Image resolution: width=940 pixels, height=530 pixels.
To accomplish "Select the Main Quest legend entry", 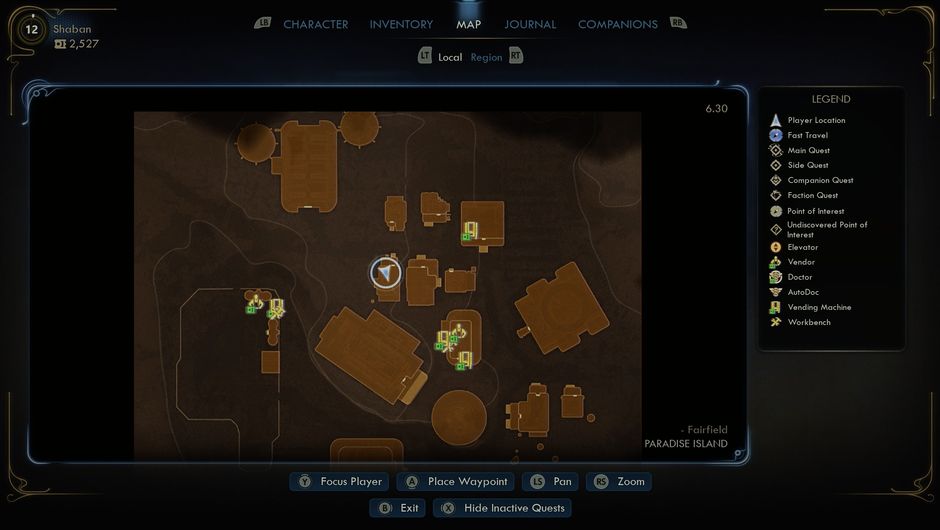I will point(808,150).
